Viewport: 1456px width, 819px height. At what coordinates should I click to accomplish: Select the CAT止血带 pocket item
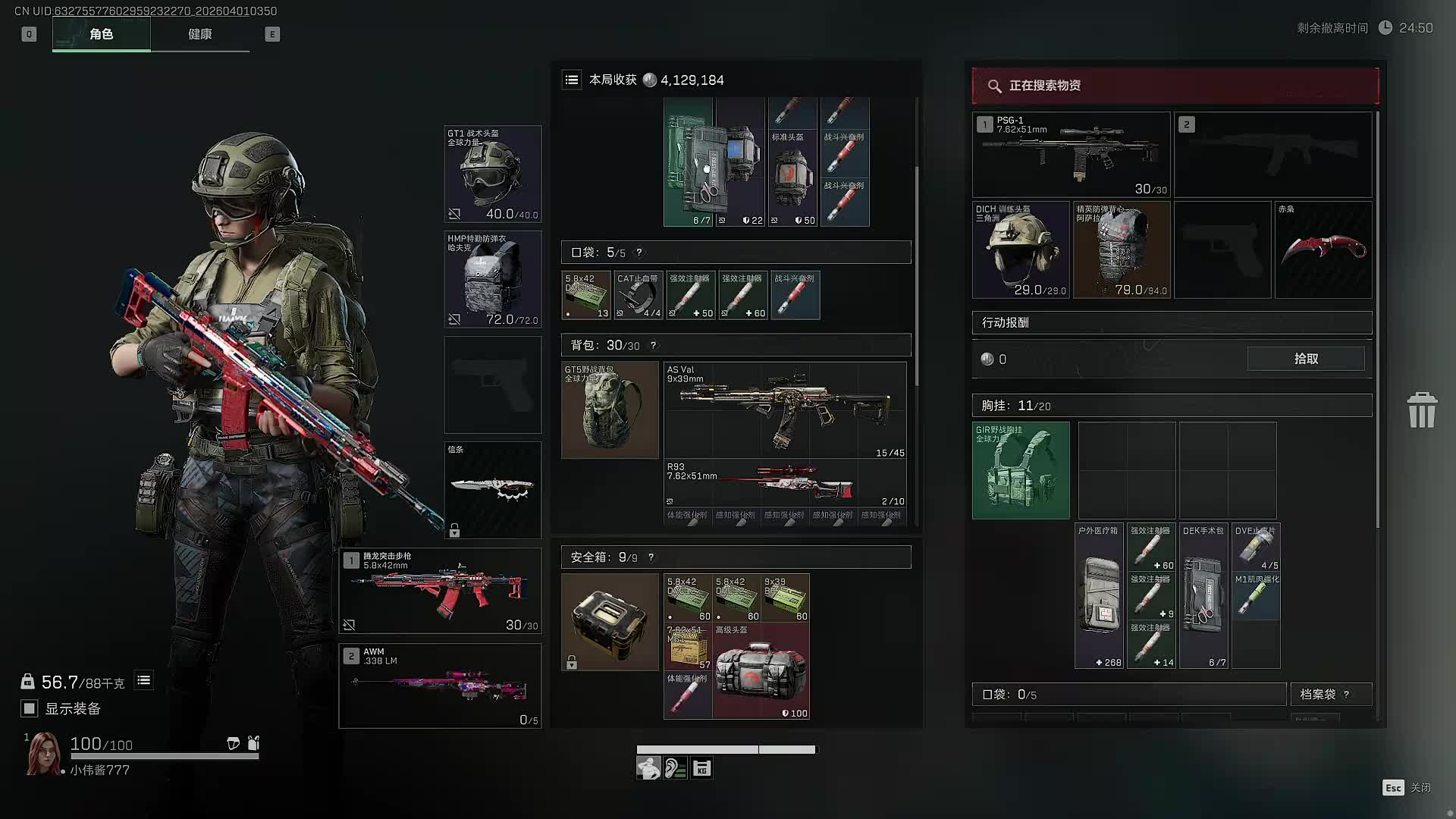coord(639,295)
